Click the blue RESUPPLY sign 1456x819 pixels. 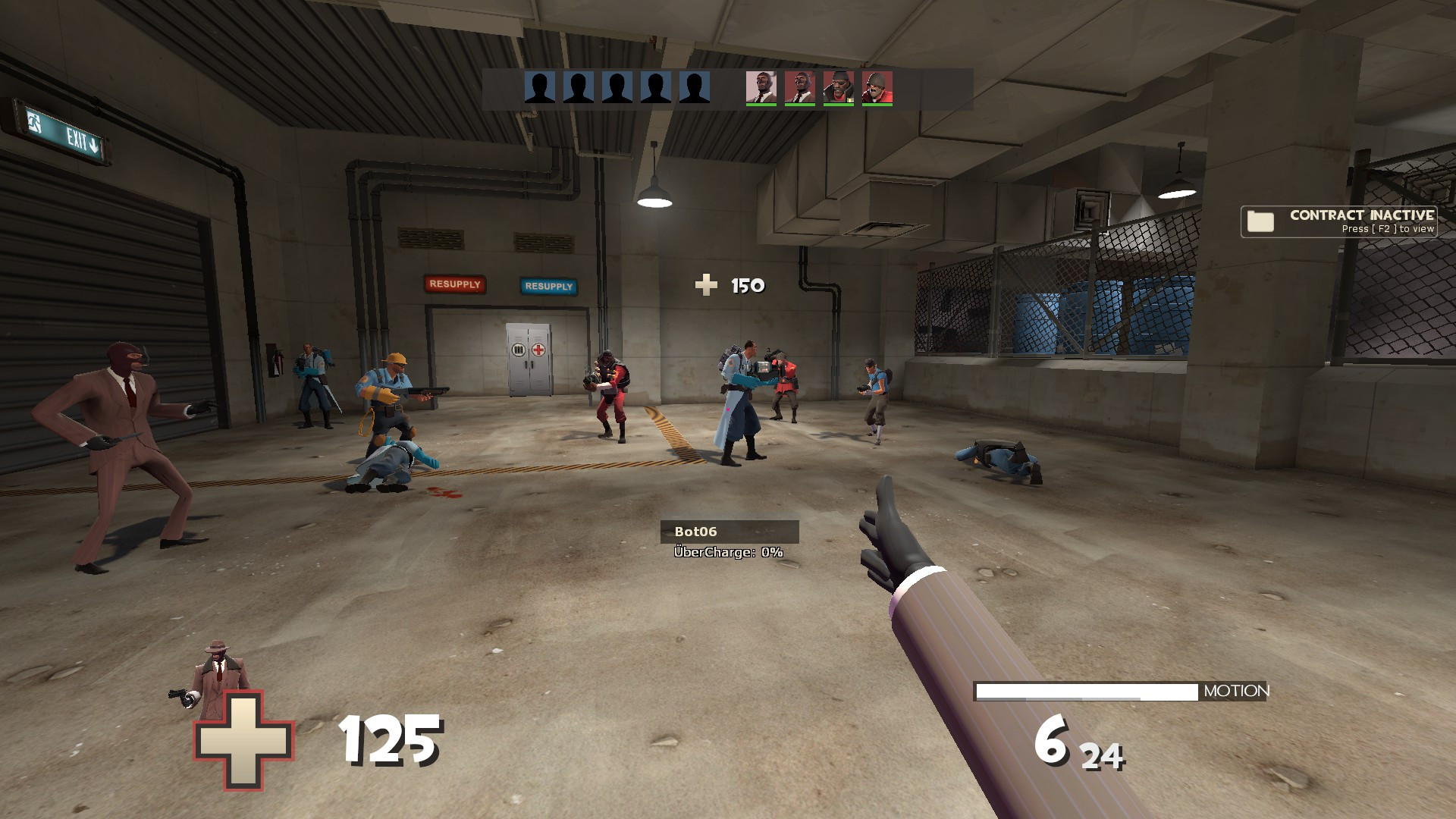tap(548, 287)
